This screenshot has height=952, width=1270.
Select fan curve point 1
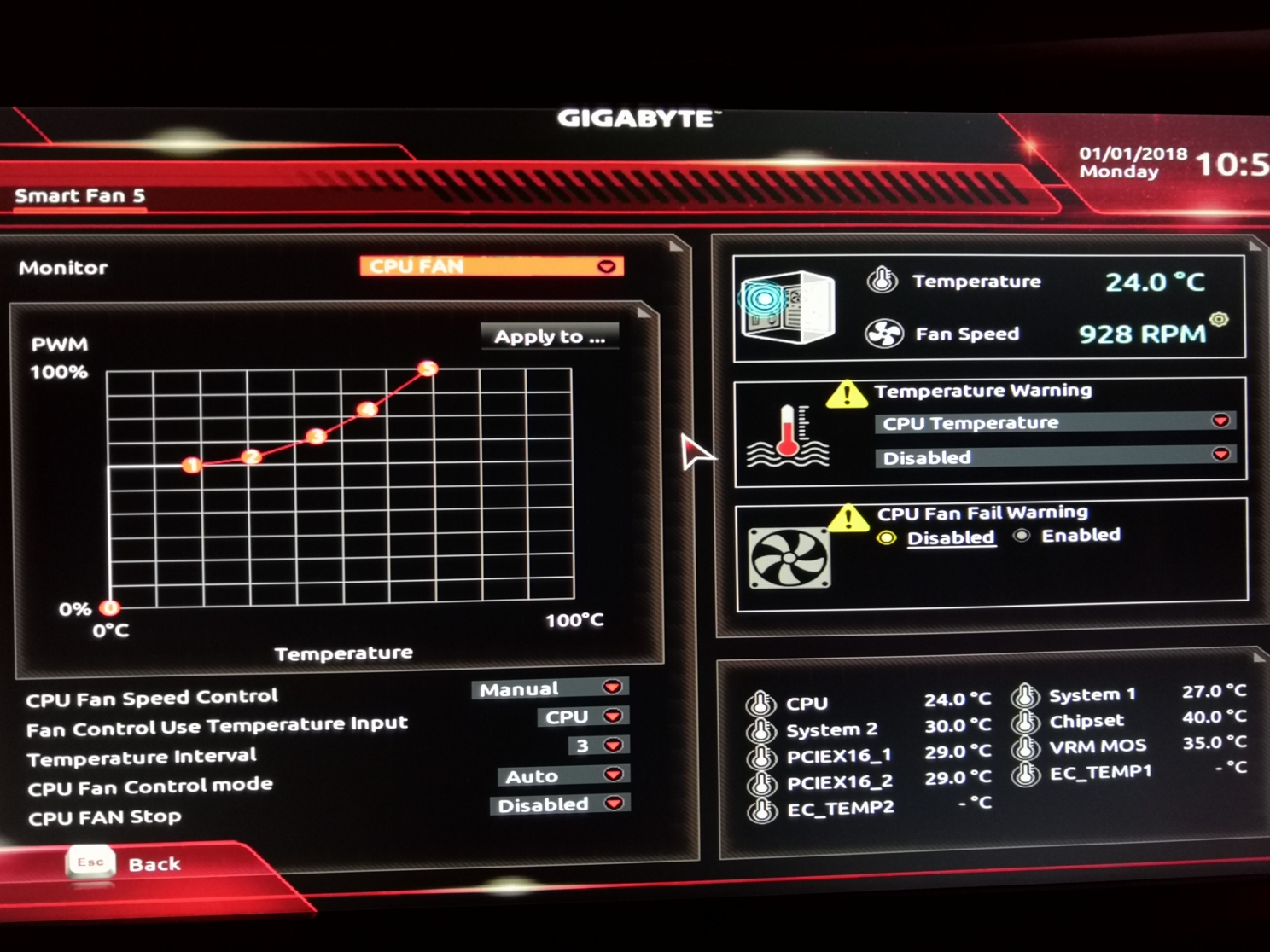[x=192, y=465]
